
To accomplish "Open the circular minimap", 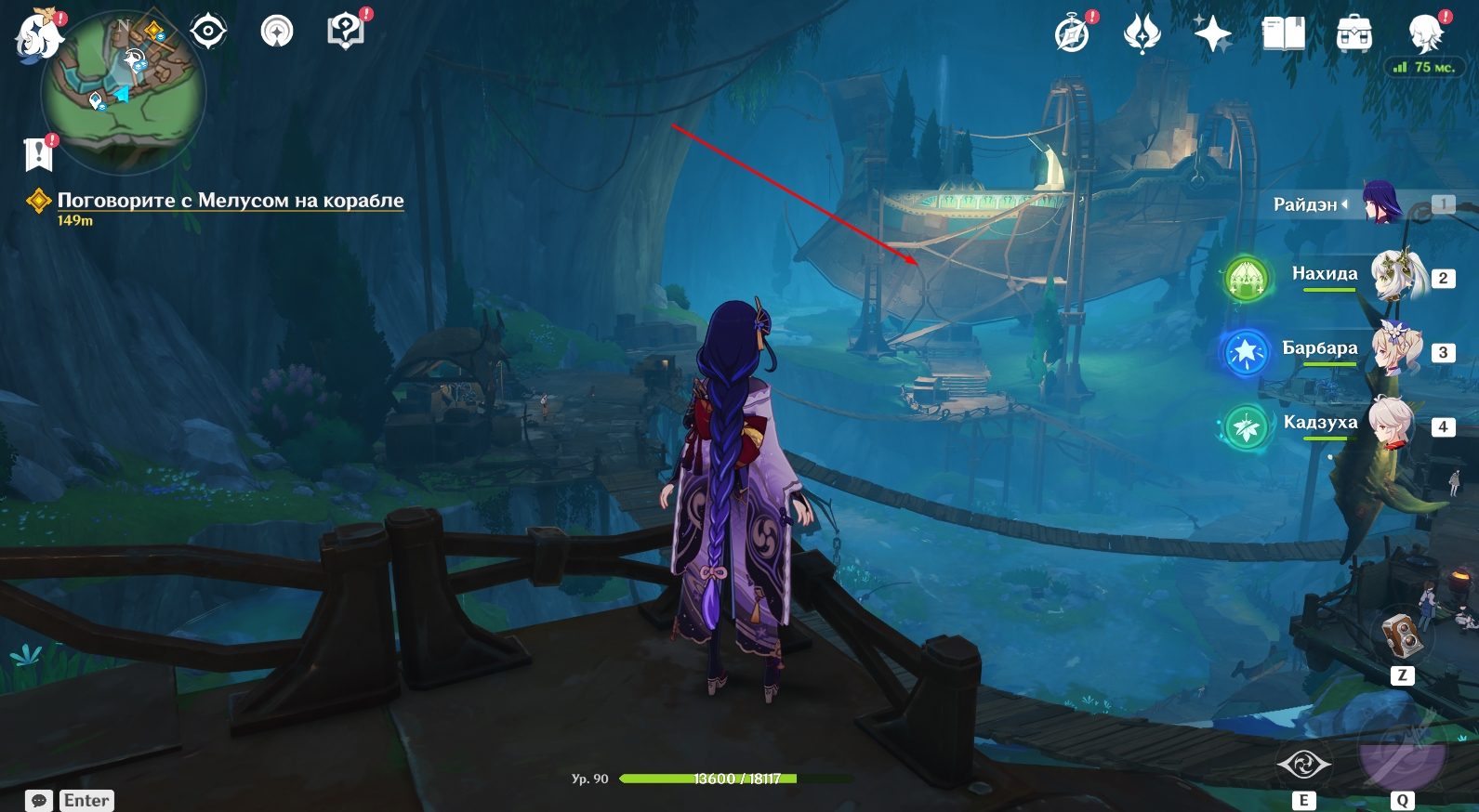I will (x=123, y=93).
